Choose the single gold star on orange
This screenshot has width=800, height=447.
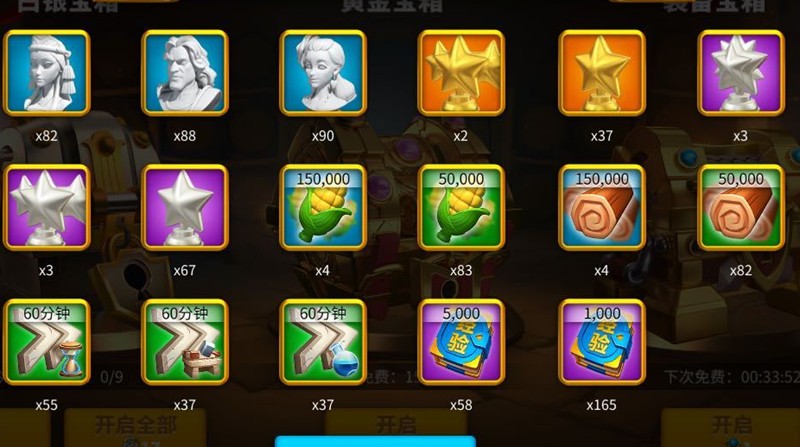tap(601, 72)
